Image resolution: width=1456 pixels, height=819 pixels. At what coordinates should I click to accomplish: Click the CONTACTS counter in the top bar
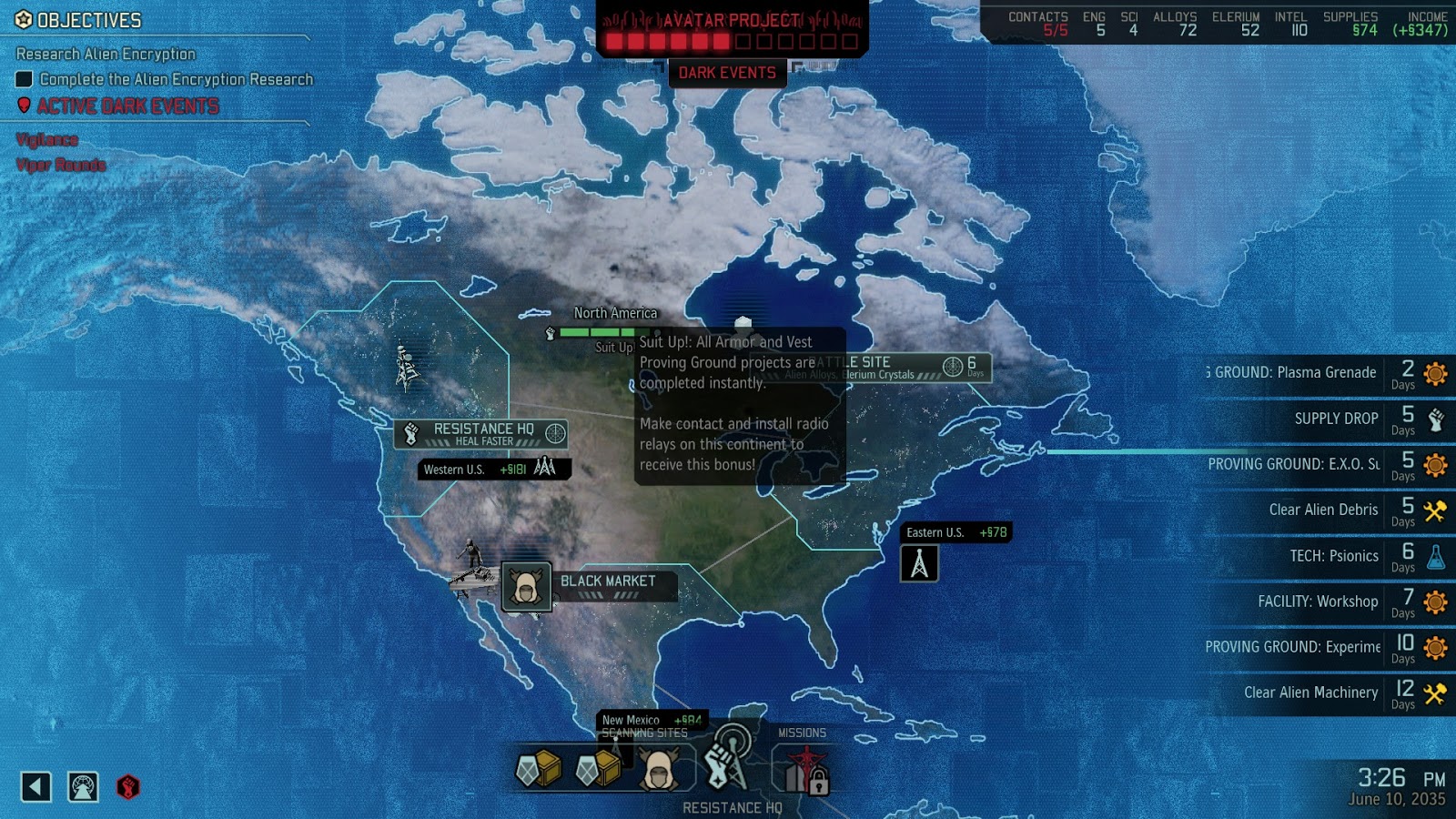(1037, 23)
